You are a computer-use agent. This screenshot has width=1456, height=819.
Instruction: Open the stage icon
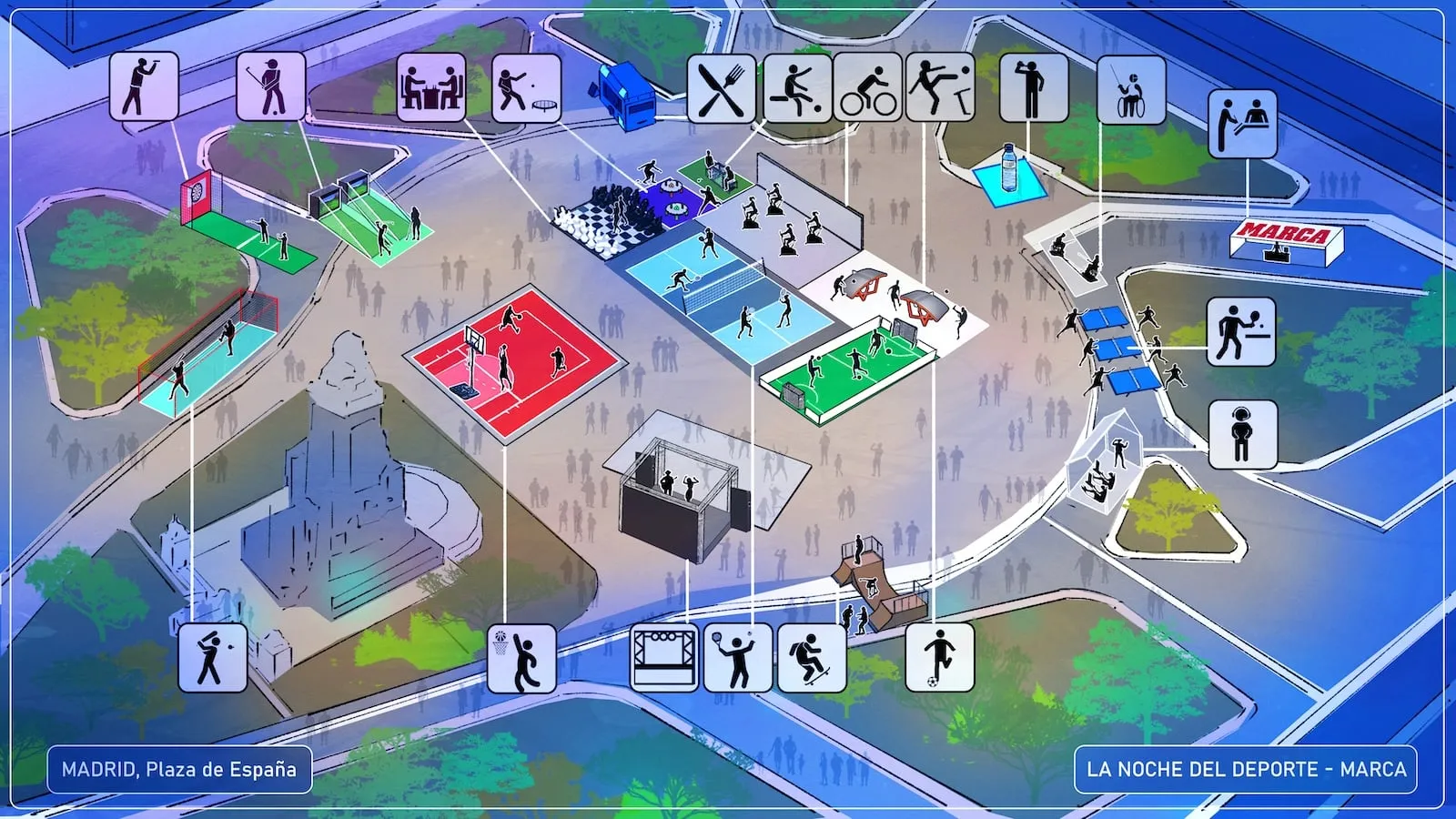tap(665, 657)
